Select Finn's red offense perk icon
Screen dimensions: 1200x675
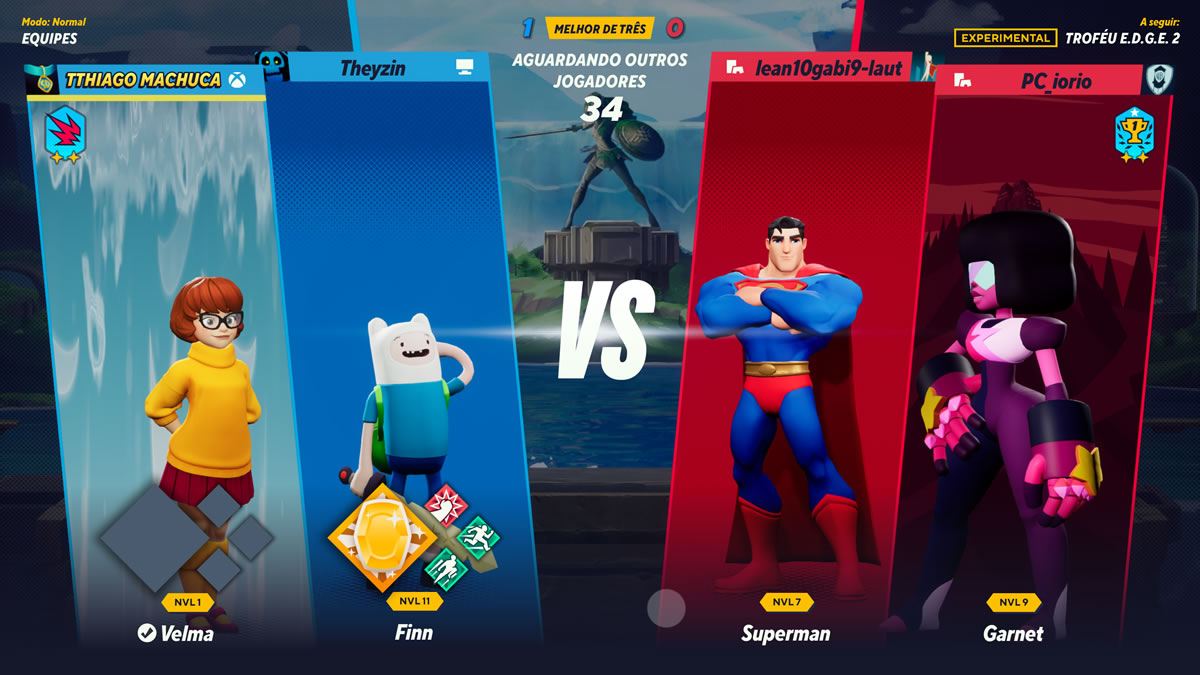pyautogui.click(x=445, y=505)
